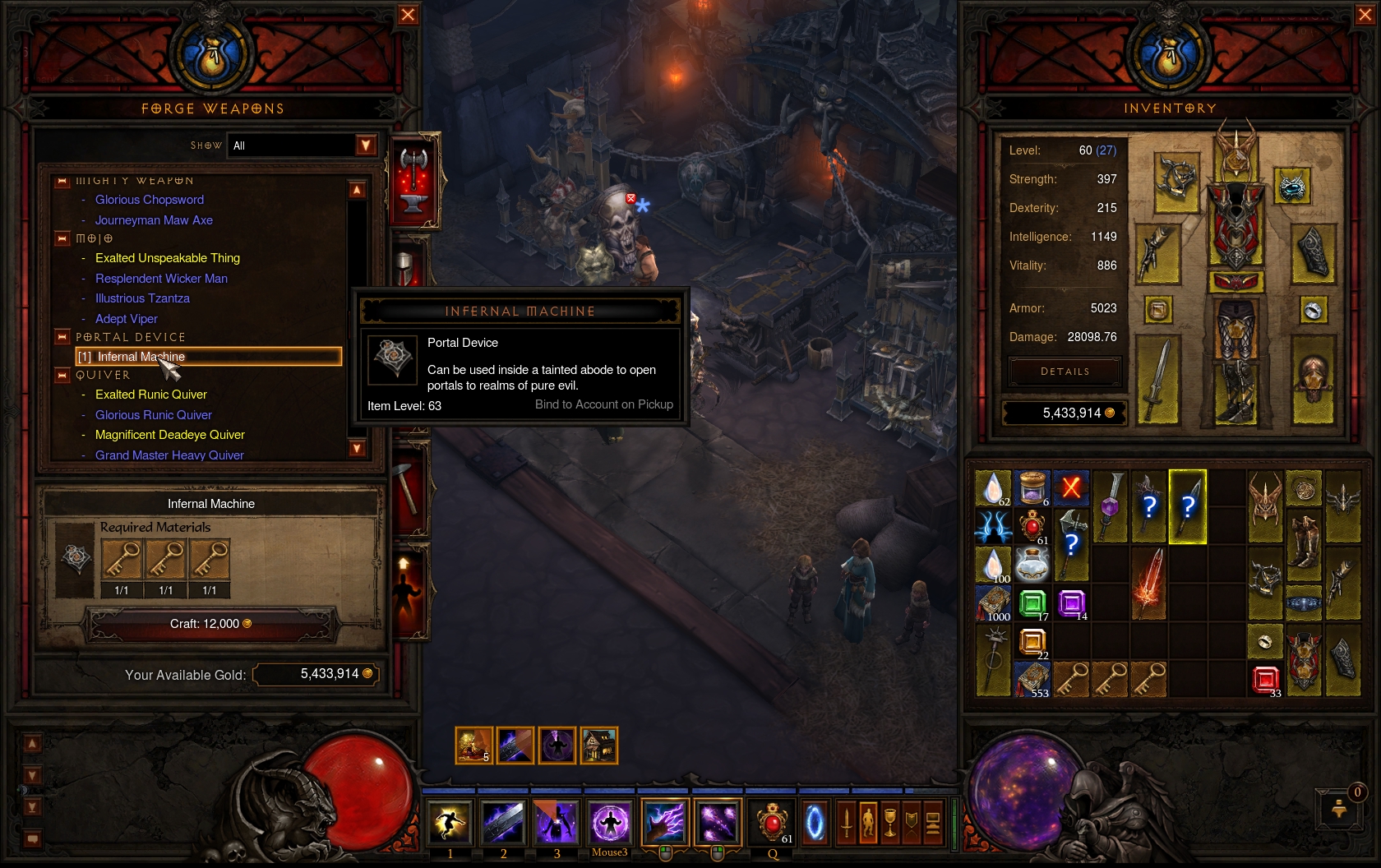Image resolution: width=1381 pixels, height=868 pixels.
Task: Use the red health potion on hotbar
Action: pyautogui.click(x=772, y=823)
